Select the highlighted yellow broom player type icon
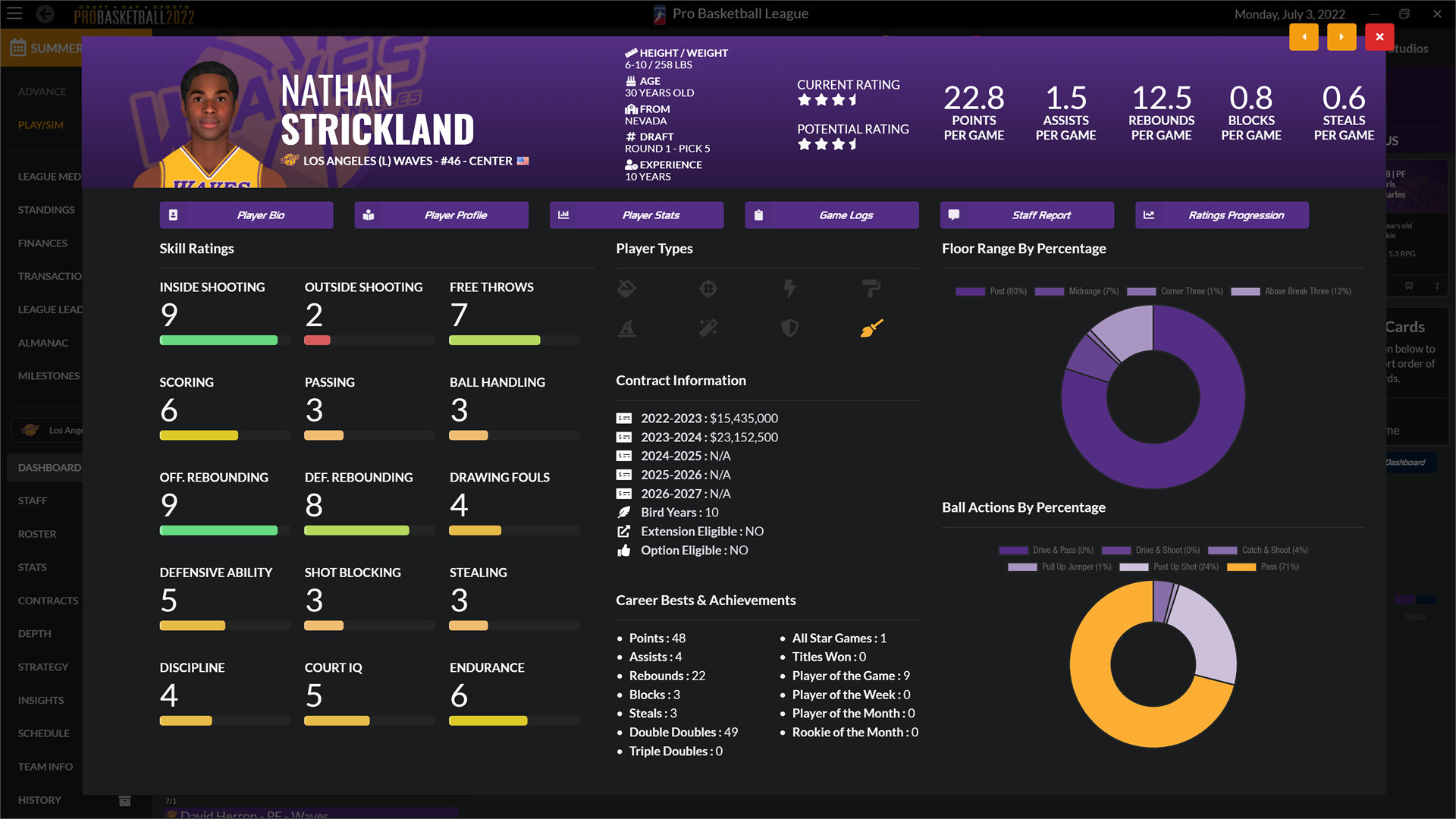 [871, 328]
